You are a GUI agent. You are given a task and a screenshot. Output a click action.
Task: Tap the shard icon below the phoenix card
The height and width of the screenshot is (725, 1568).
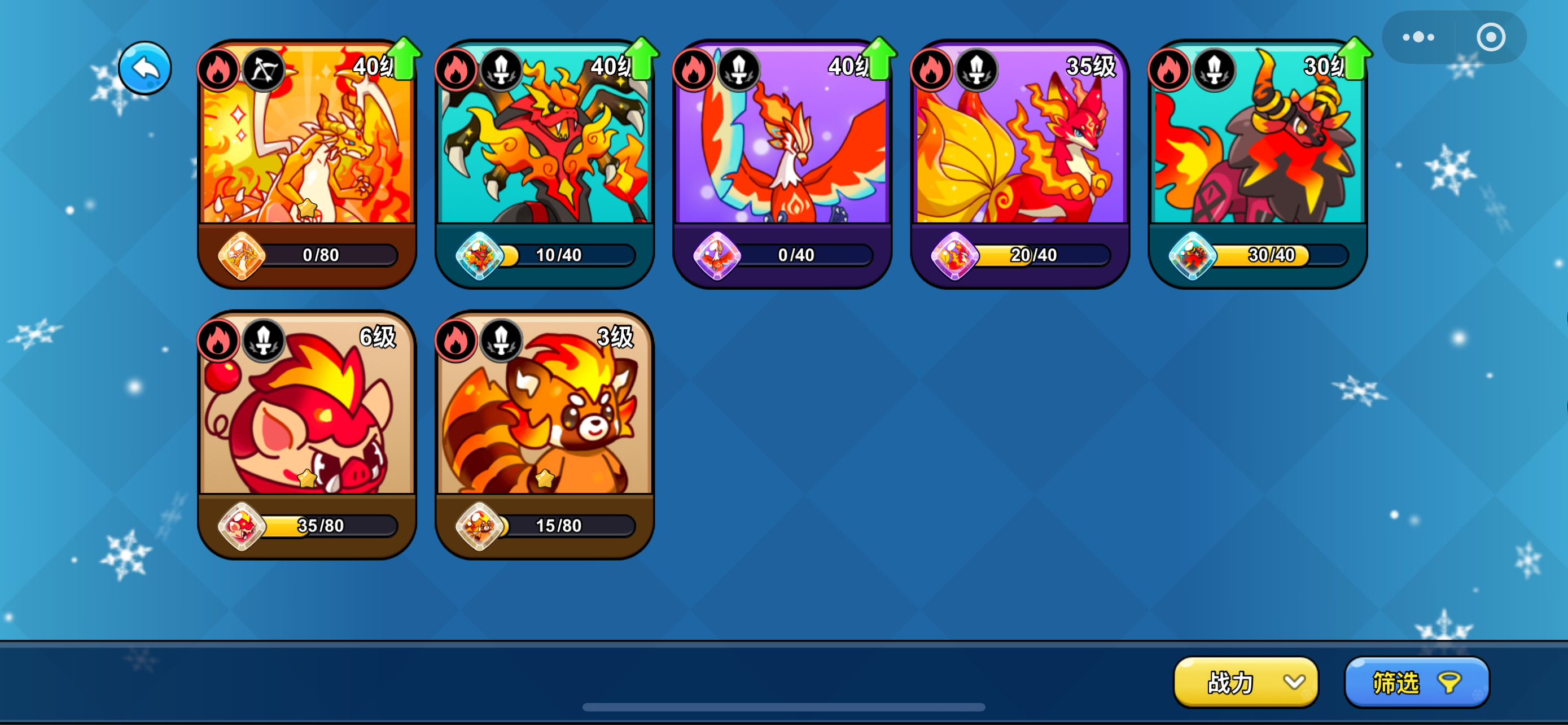click(x=716, y=255)
